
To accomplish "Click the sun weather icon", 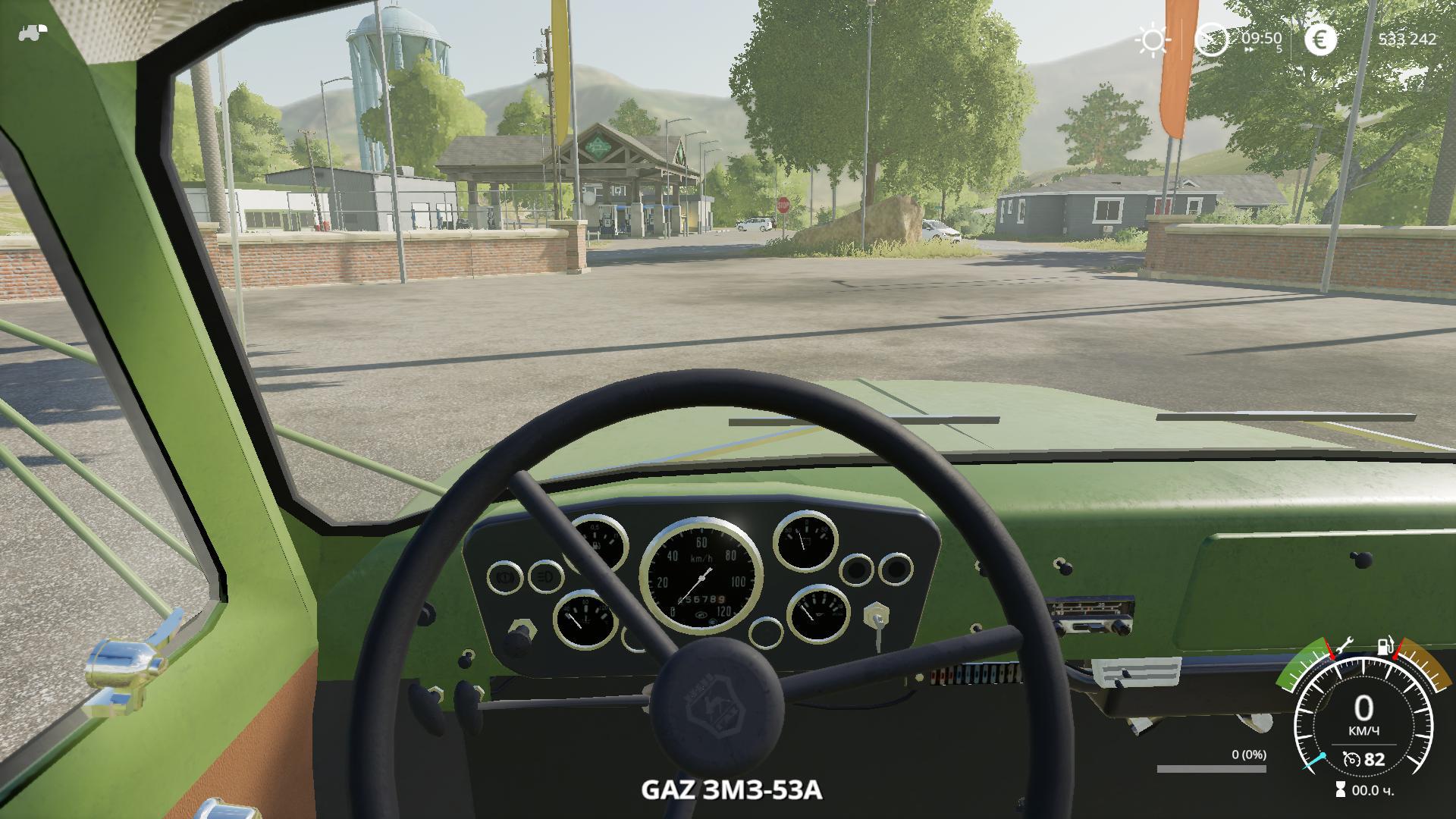I will coord(1152,40).
